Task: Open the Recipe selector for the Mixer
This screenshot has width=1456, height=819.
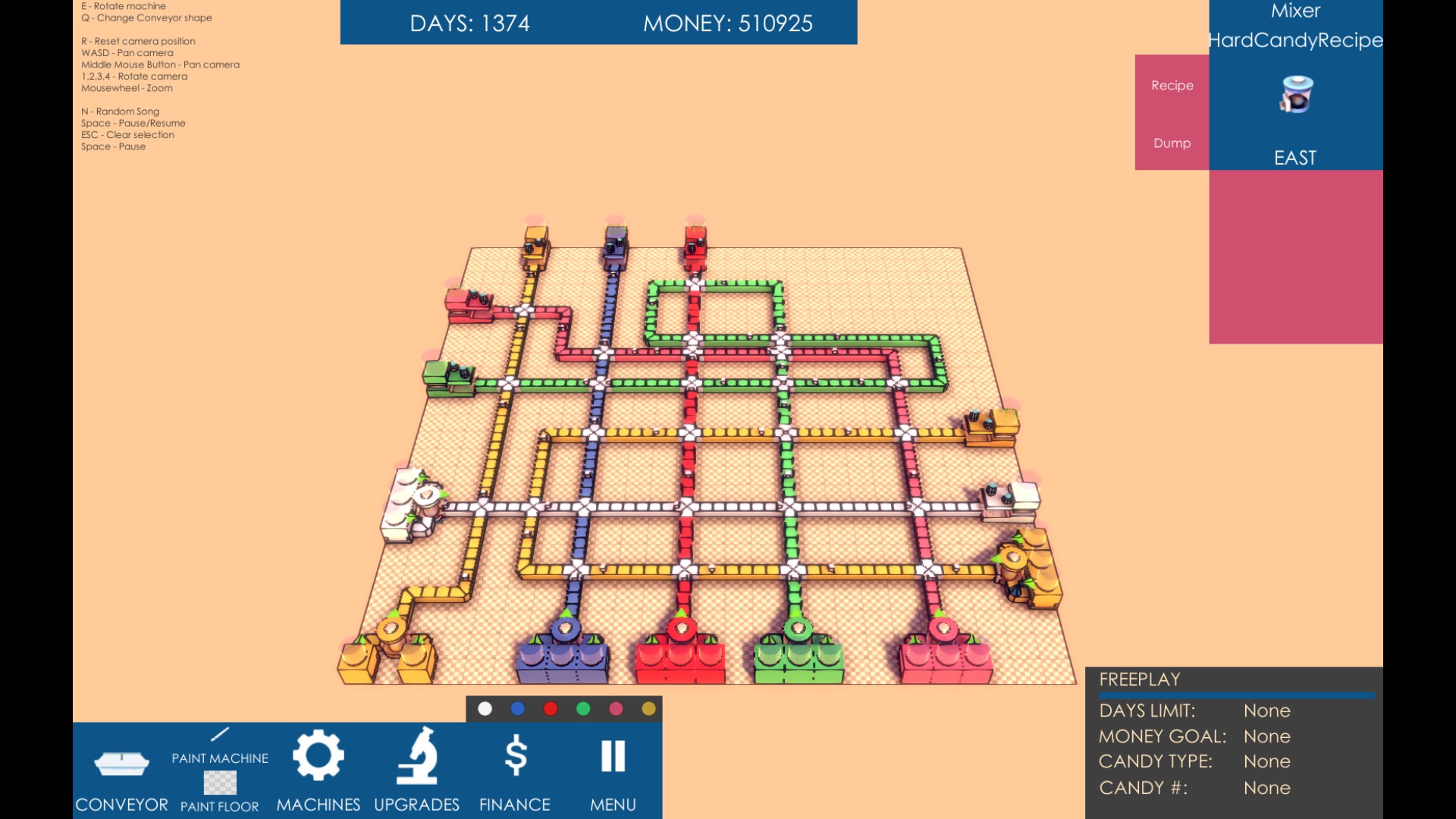Action: tap(1172, 85)
